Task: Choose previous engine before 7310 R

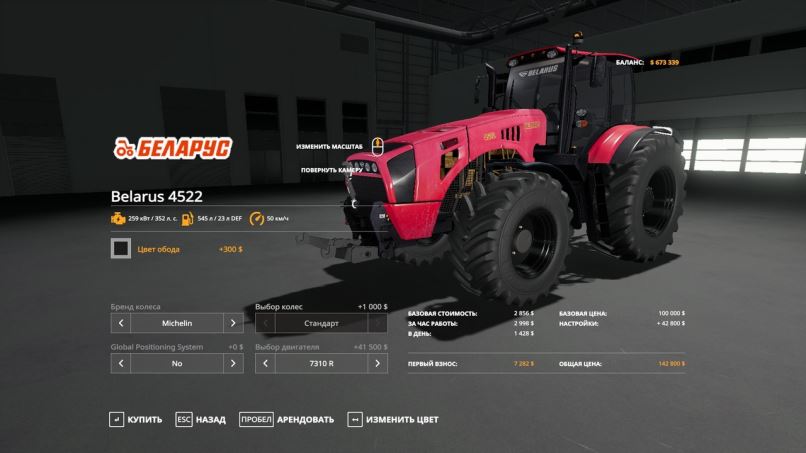Action: coord(266,364)
